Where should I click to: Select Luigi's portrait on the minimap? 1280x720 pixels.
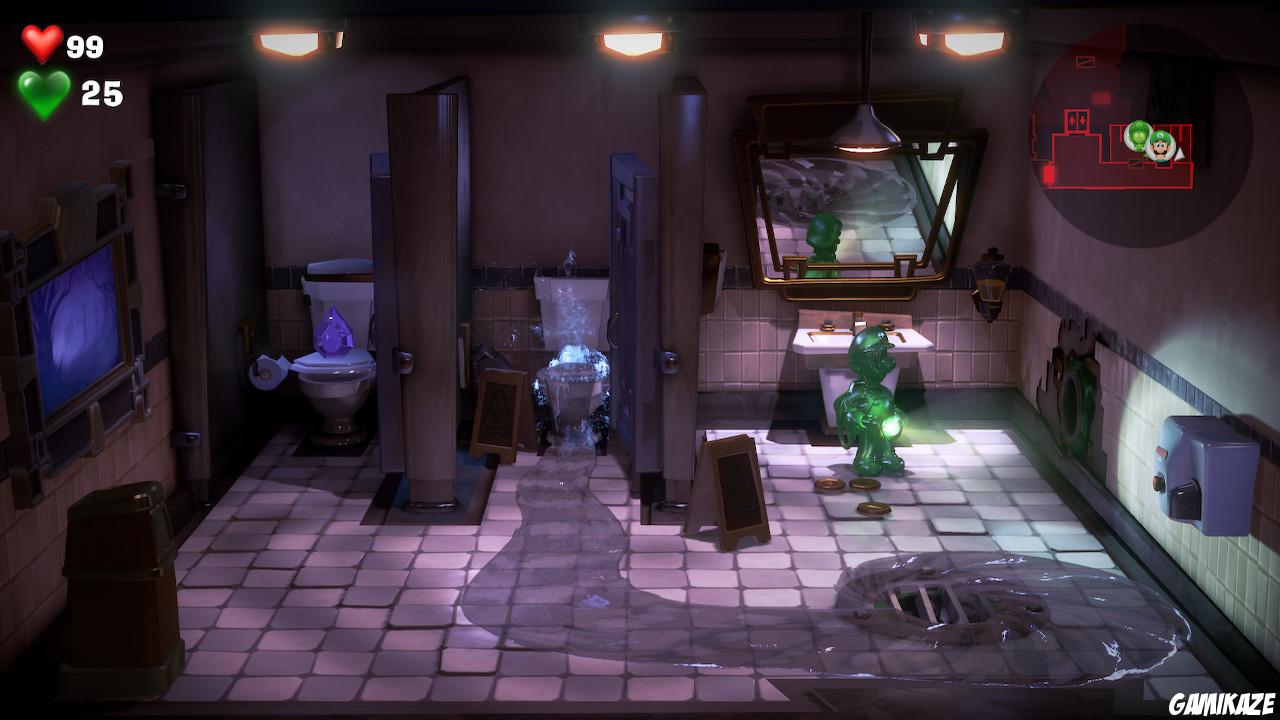click(x=1159, y=147)
